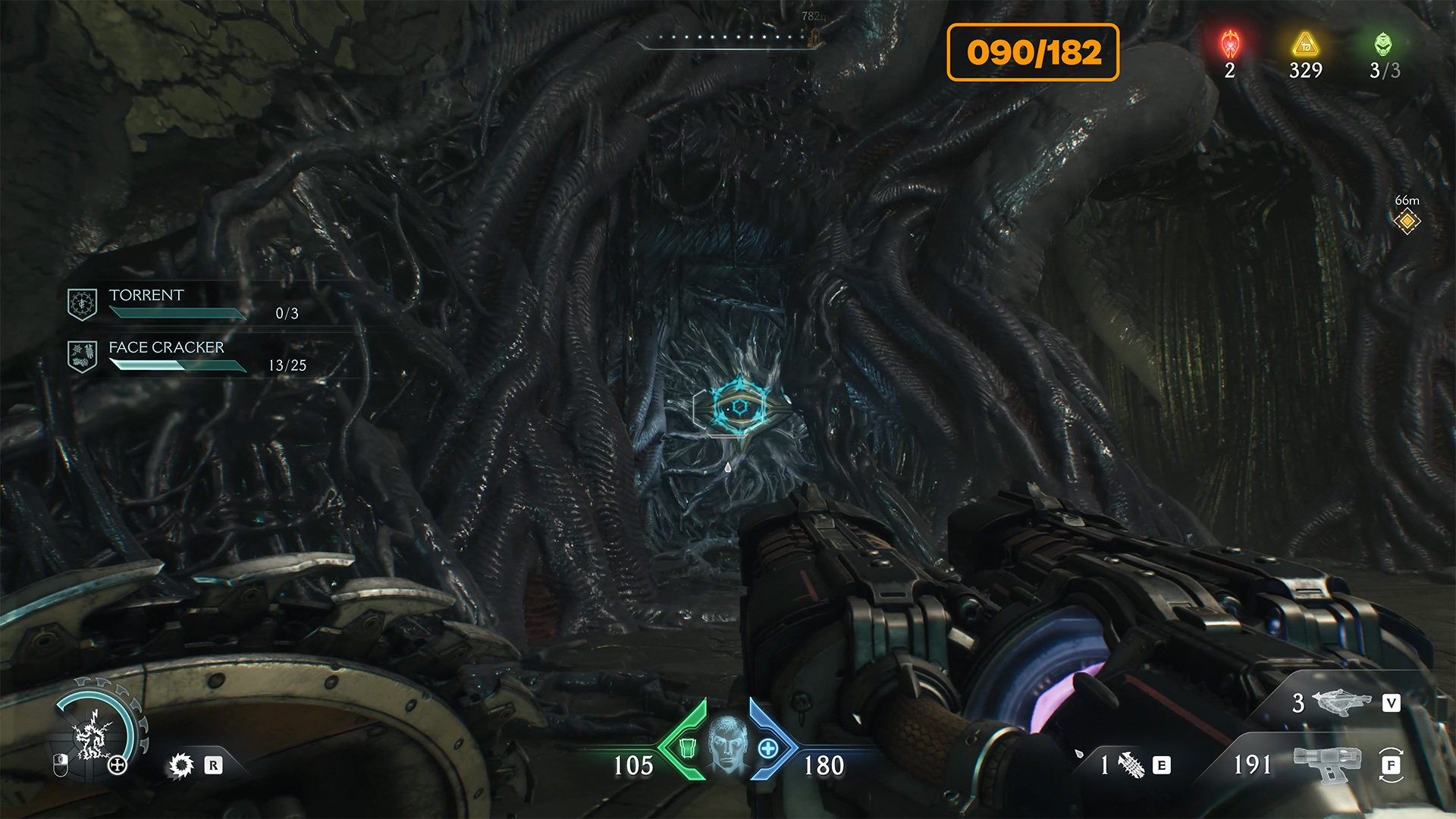
Task: Activate the shield saw rune icon
Action: (181, 765)
